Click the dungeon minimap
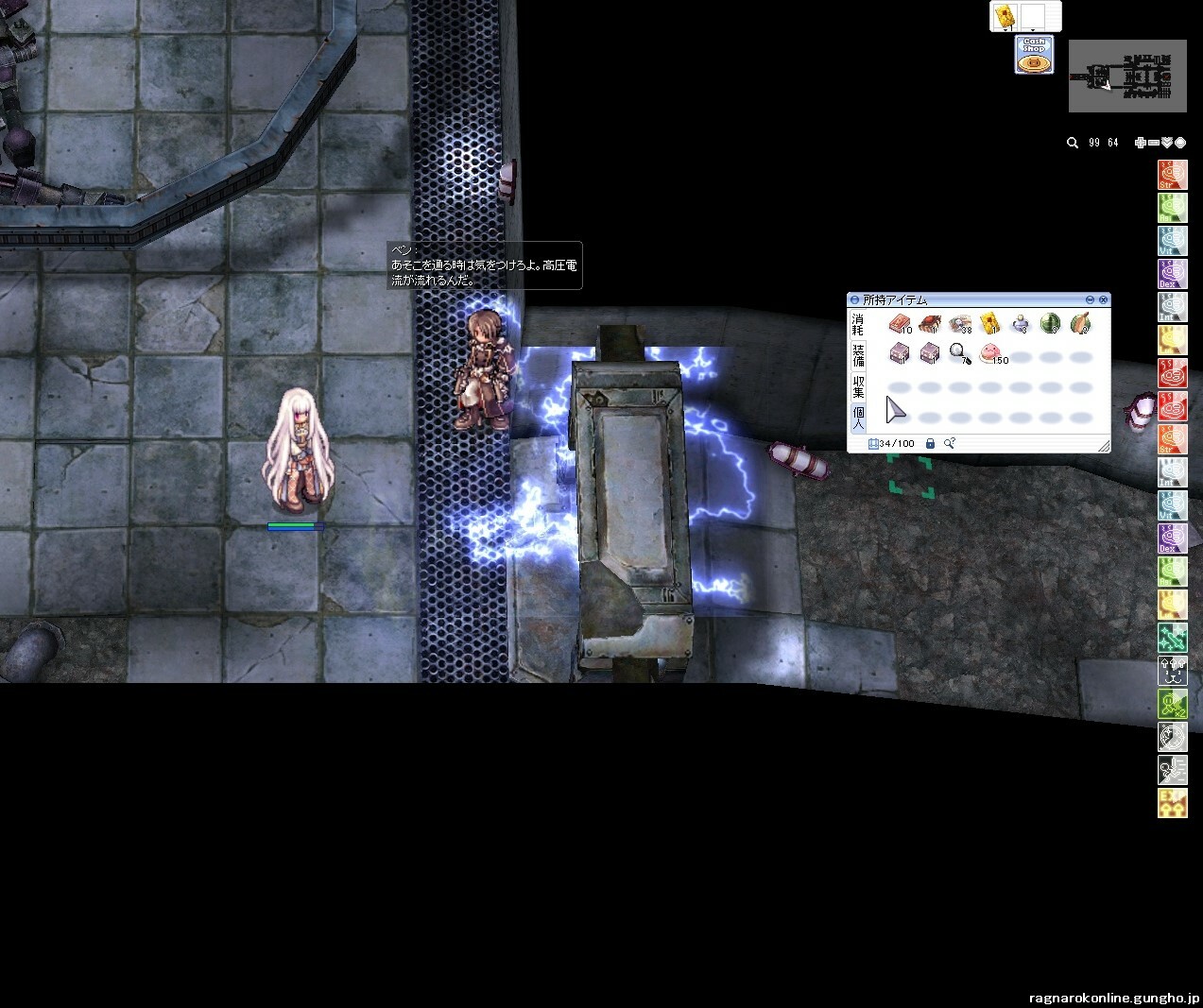The height and width of the screenshot is (1008, 1203). click(x=1127, y=77)
